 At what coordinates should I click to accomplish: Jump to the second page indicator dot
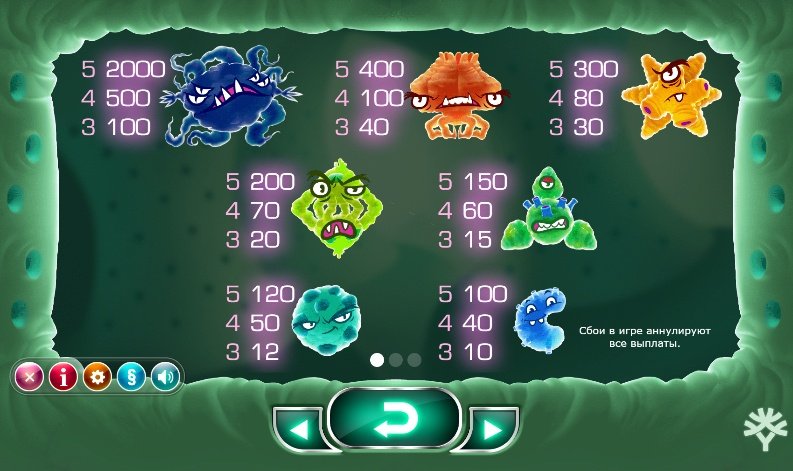click(396, 359)
